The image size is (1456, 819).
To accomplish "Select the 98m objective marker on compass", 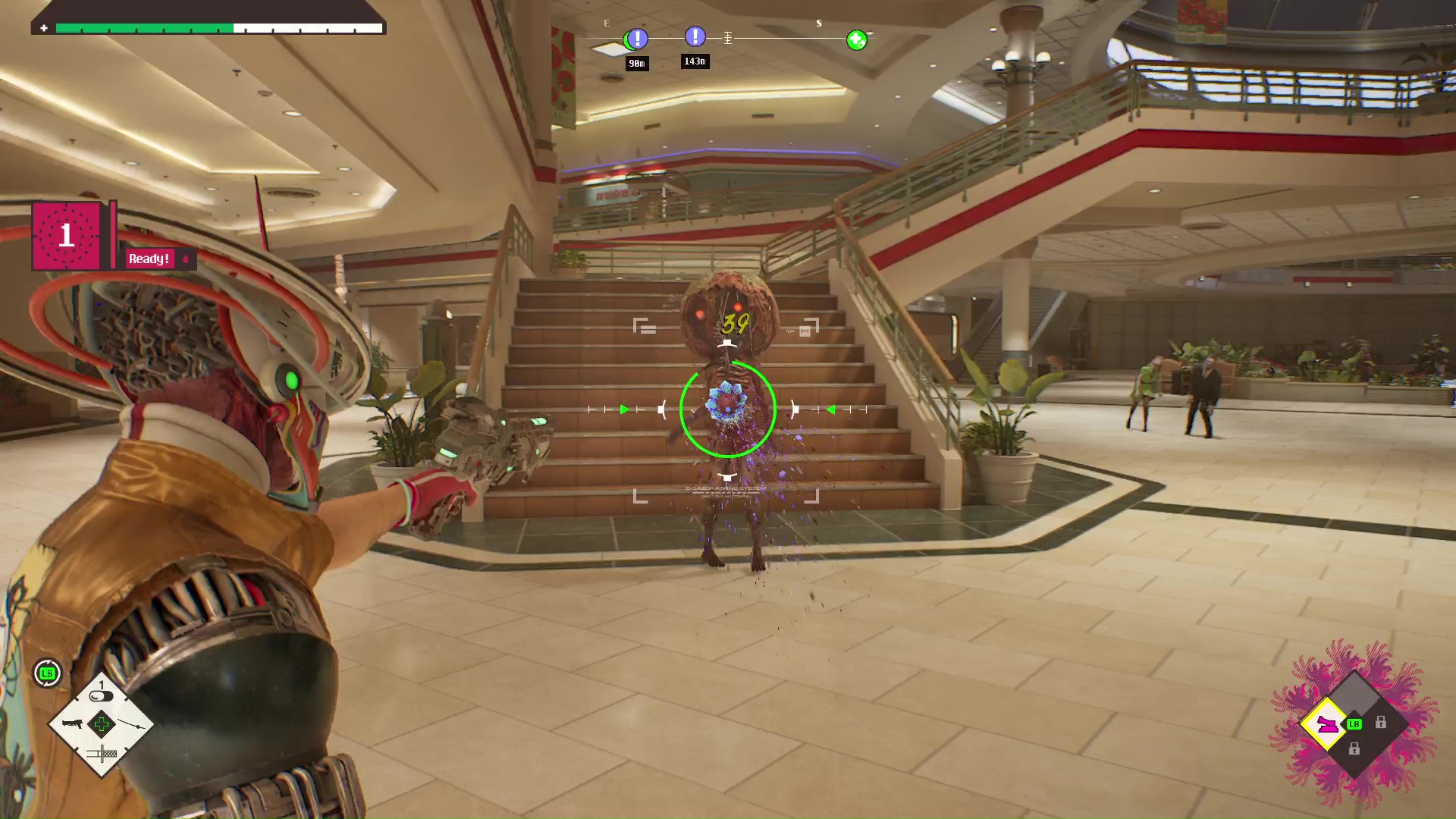I will [x=637, y=38].
